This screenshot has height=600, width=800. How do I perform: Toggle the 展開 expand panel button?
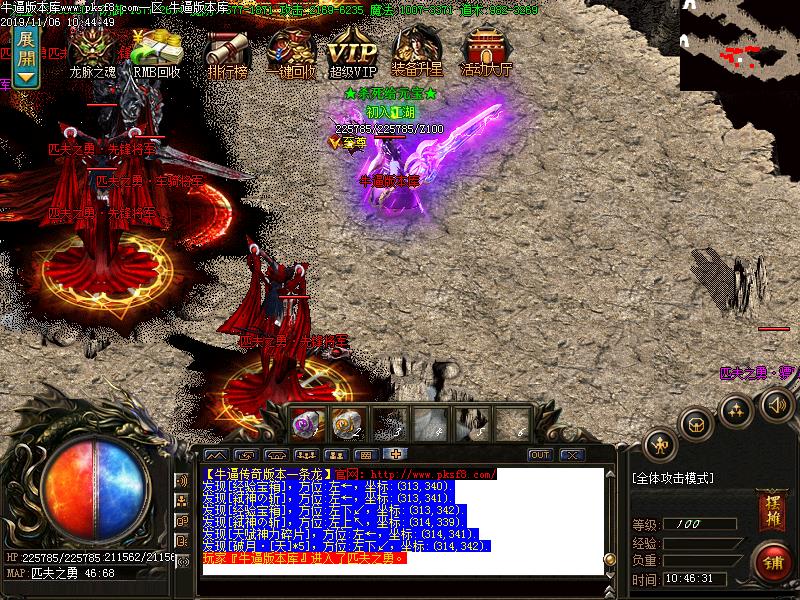coord(27,59)
